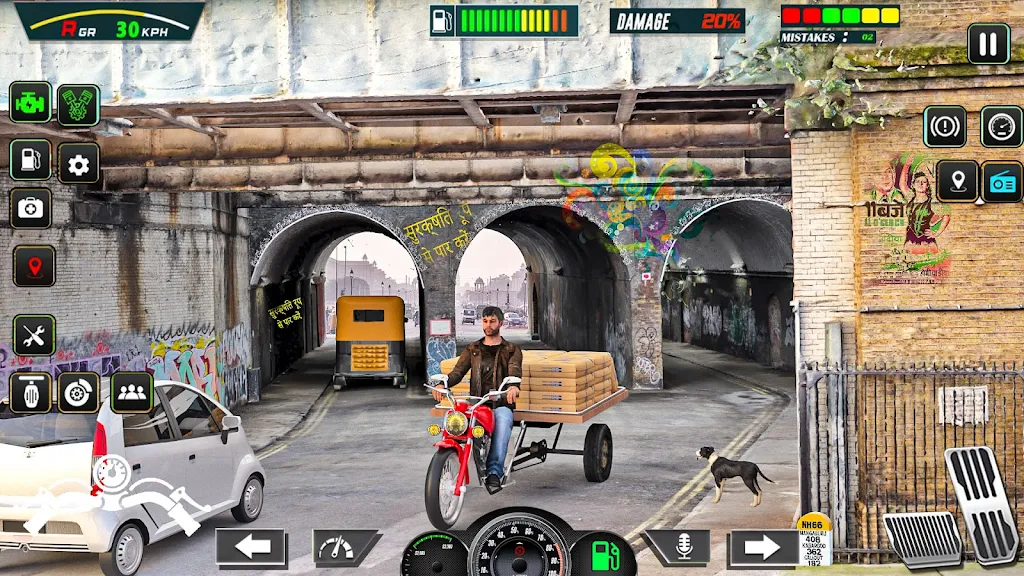The width and height of the screenshot is (1024, 576).
Task: Open the passengers group icon
Action: click(131, 393)
